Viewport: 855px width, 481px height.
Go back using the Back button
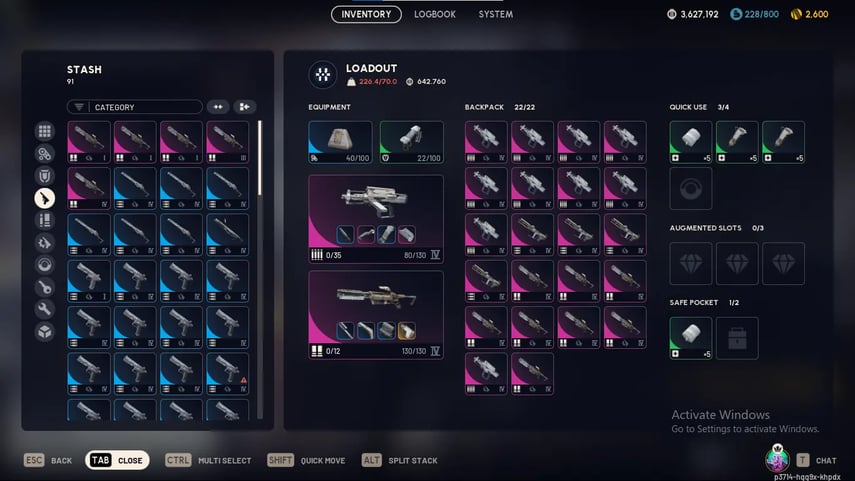point(48,461)
